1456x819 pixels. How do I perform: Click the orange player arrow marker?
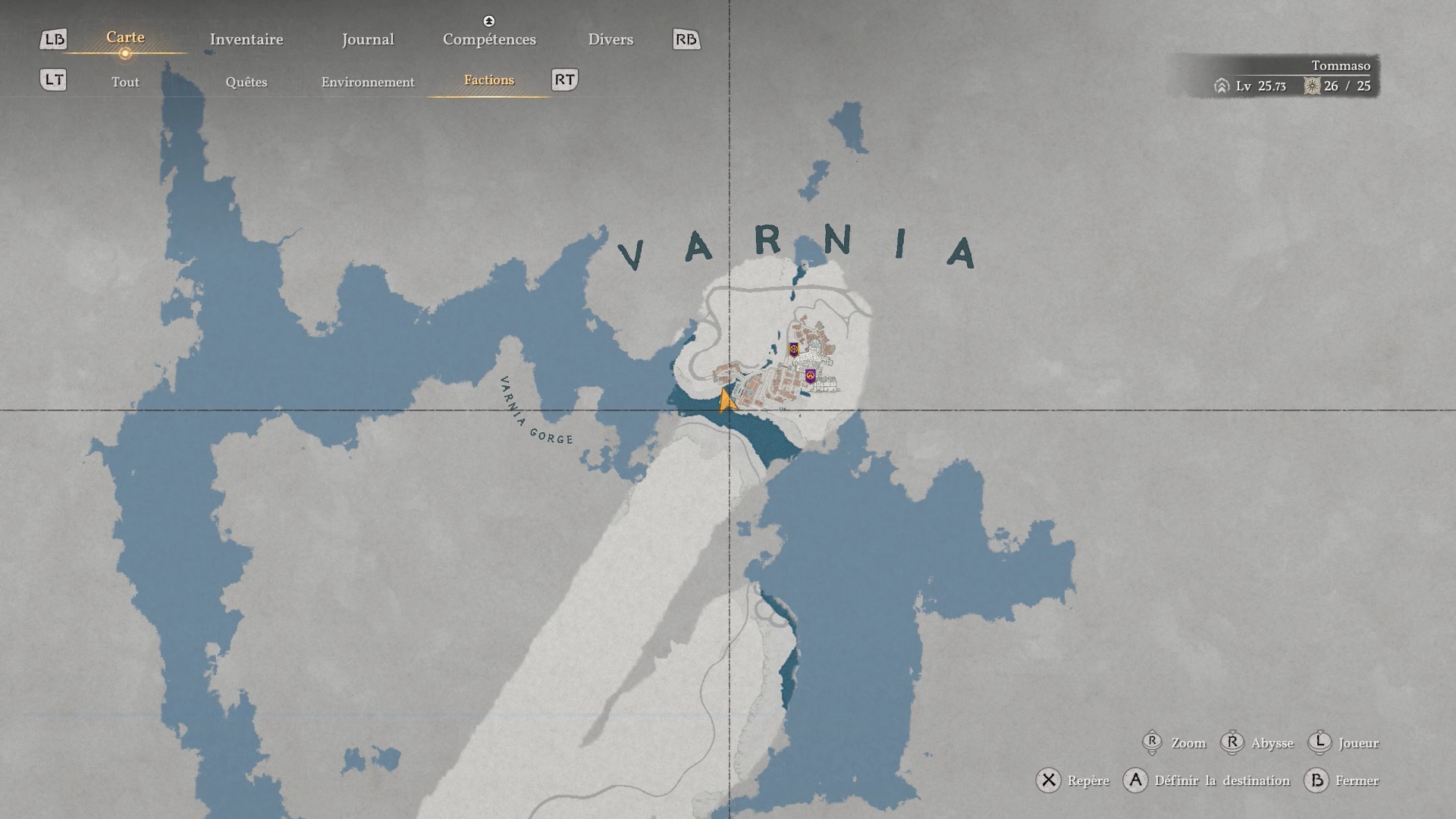(726, 401)
